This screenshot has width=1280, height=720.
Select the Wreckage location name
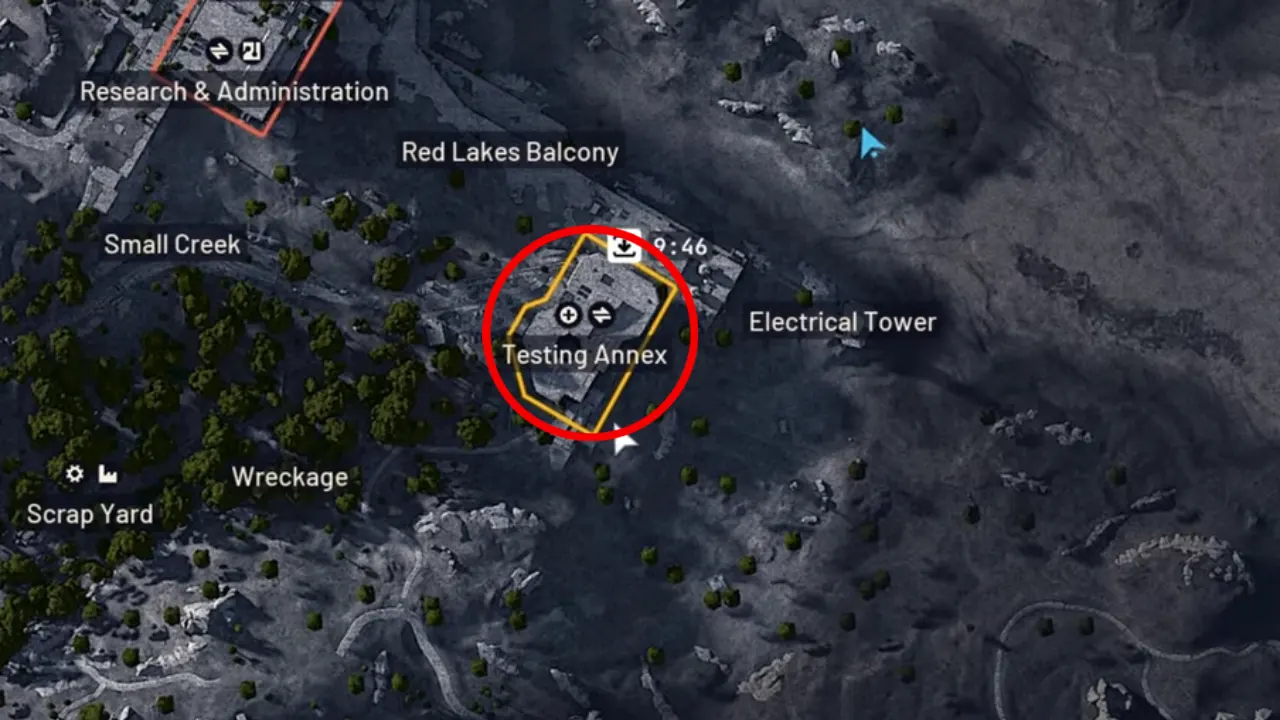[x=289, y=478]
